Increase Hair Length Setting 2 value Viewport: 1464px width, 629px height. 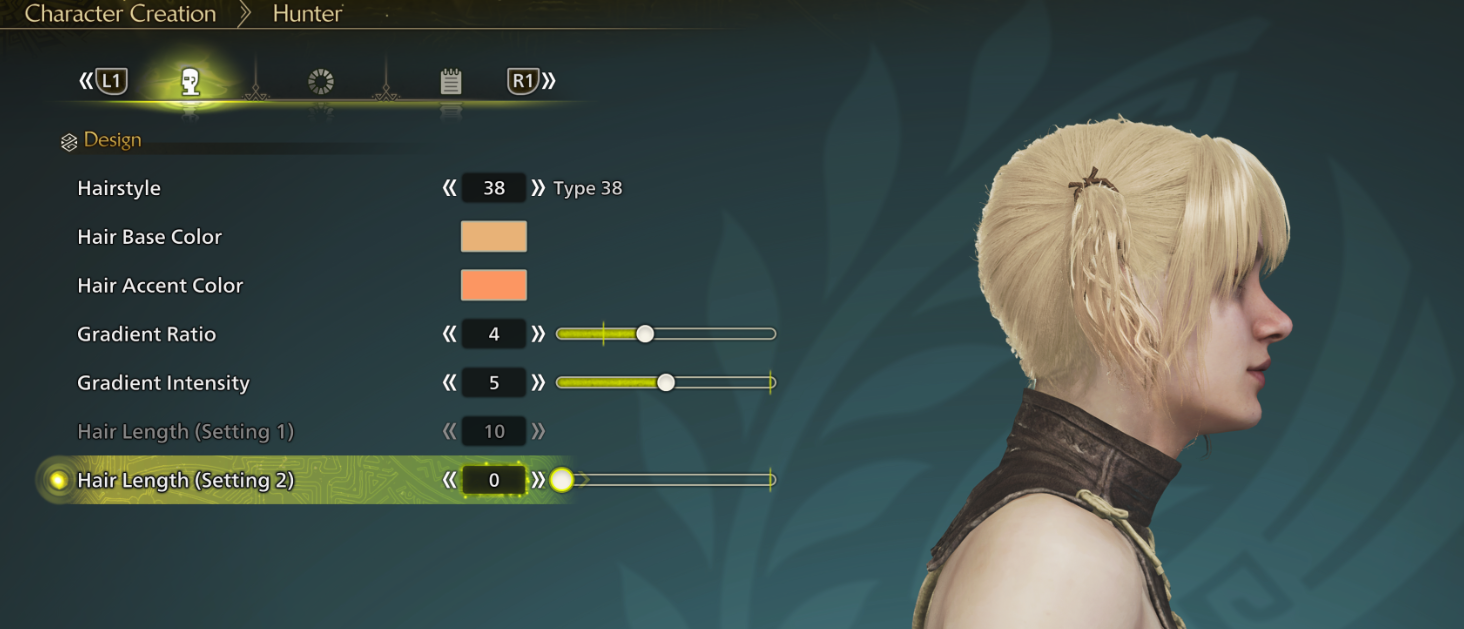(538, 480)
